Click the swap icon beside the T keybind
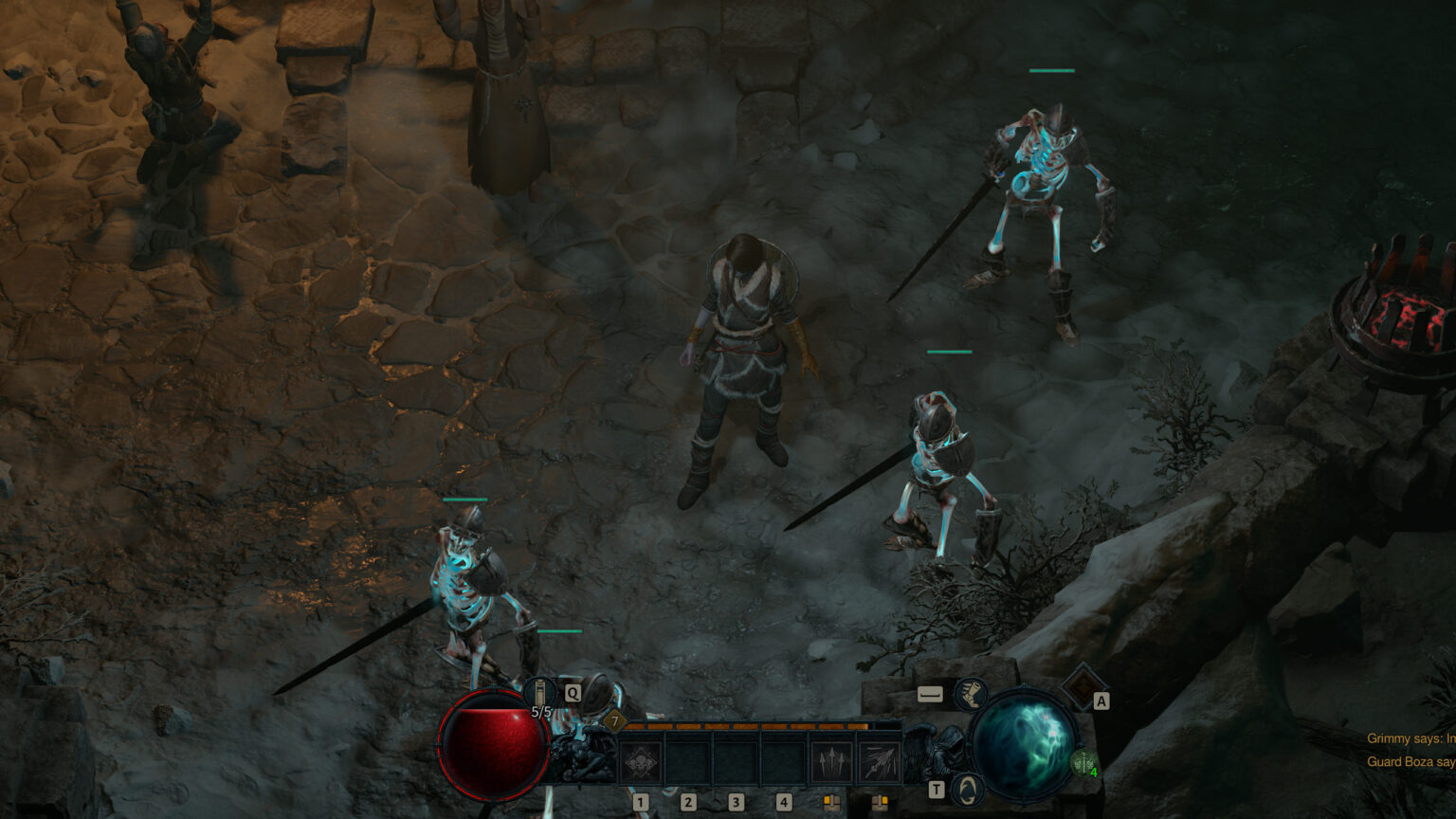Image resolution: width=1456 pixels, height=819 pixels. [971, 789]
